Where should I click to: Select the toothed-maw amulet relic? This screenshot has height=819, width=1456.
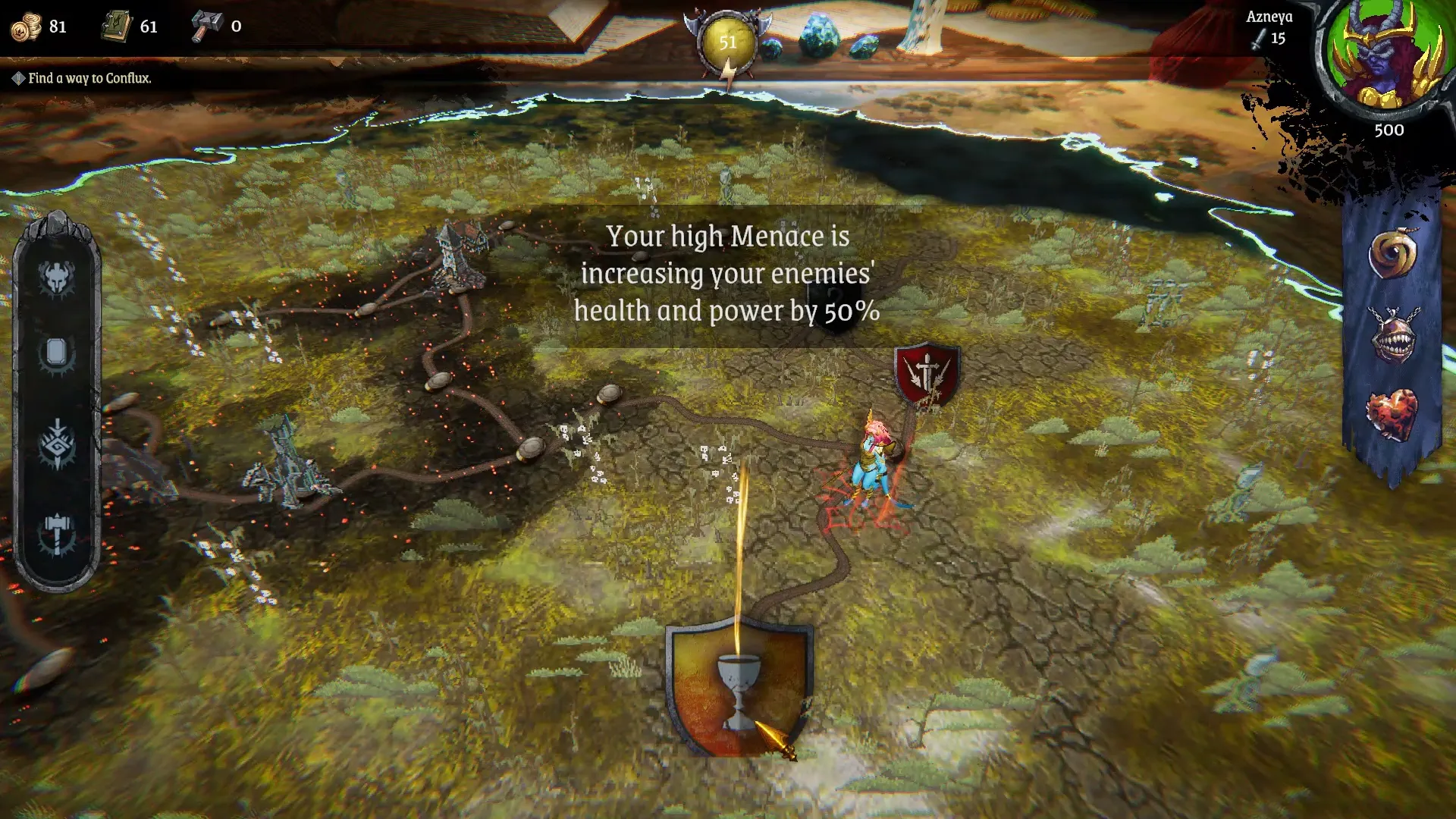[1392, 336]
